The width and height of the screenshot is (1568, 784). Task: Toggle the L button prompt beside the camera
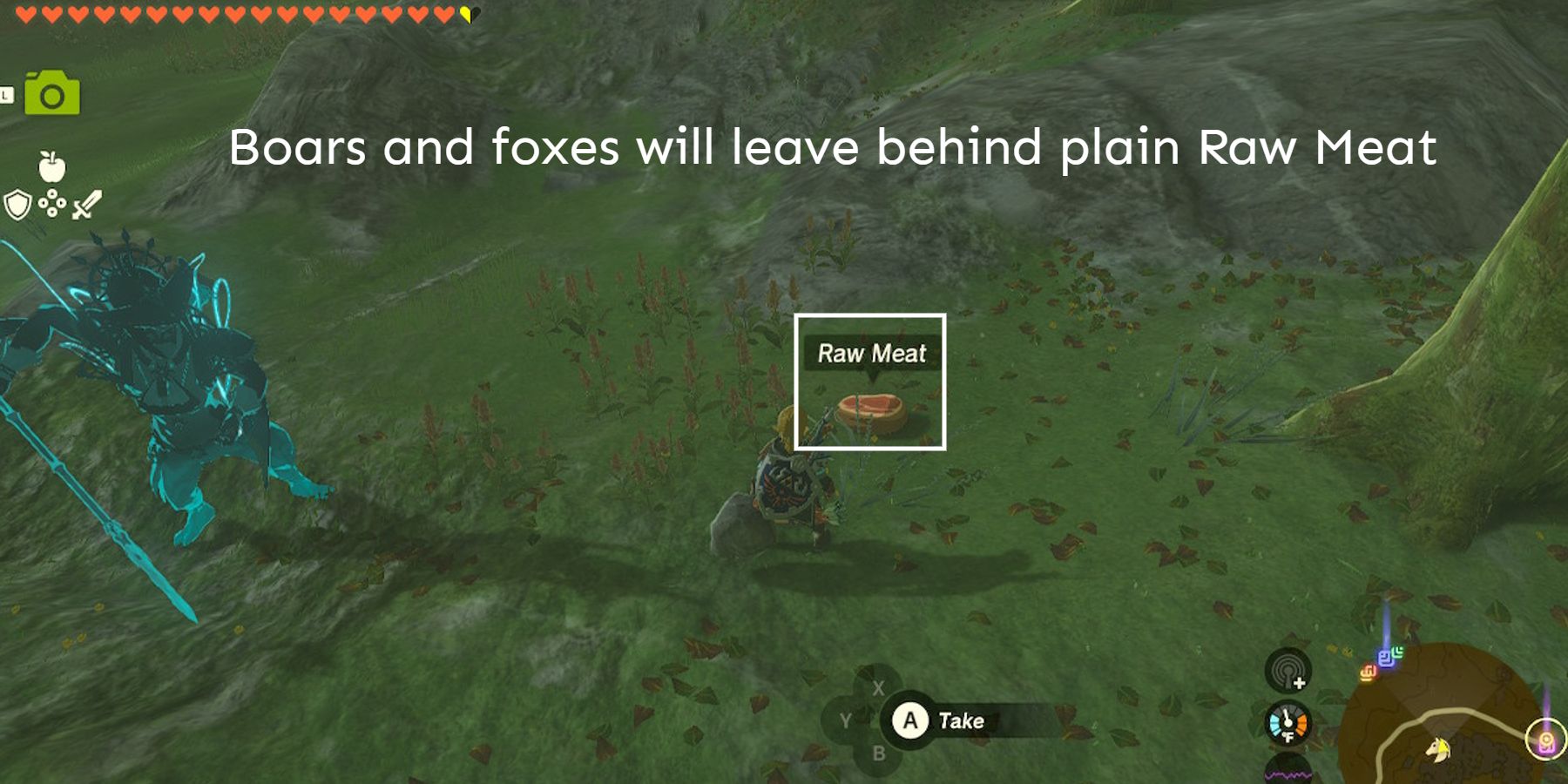(x=4, y=93)
